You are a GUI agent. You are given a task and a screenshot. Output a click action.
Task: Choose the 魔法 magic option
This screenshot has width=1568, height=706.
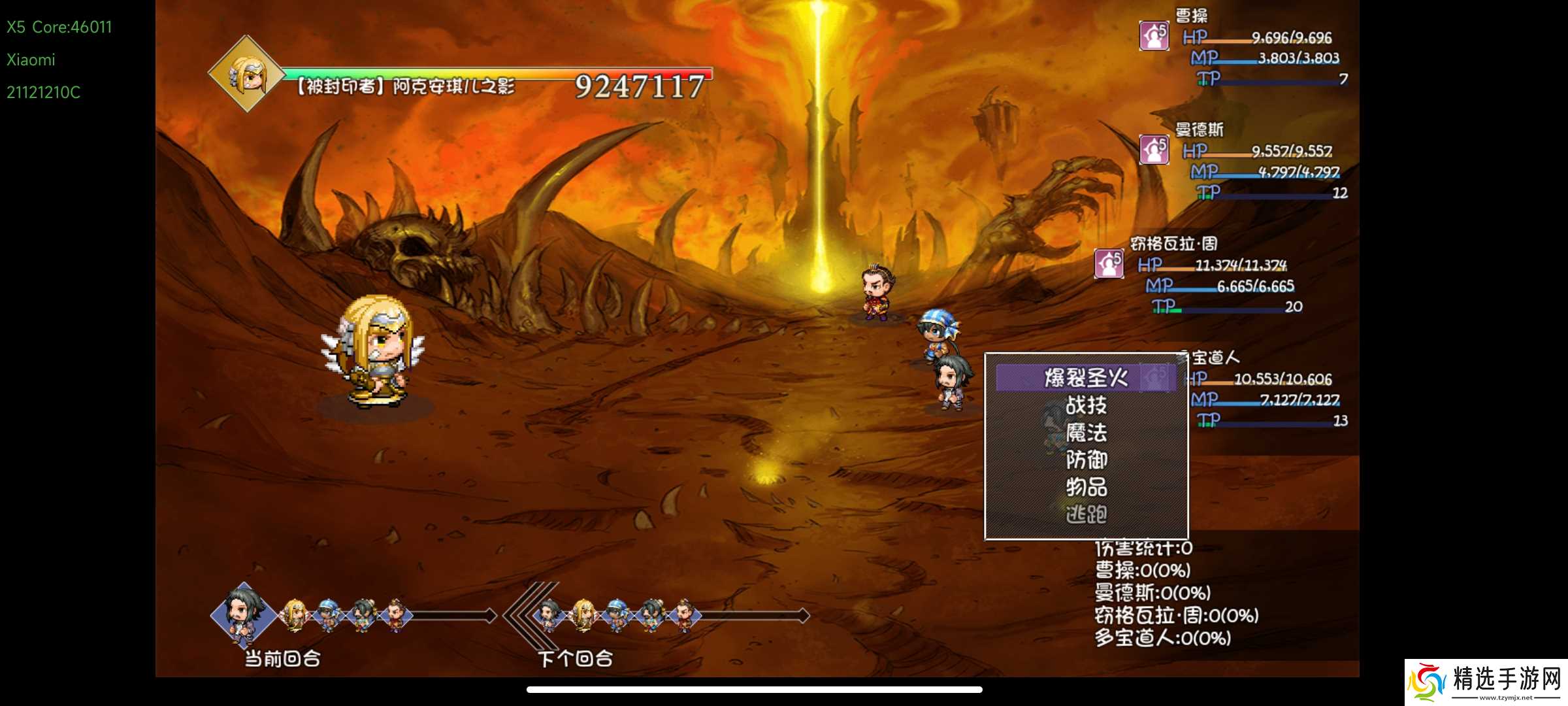(1085, 433)
